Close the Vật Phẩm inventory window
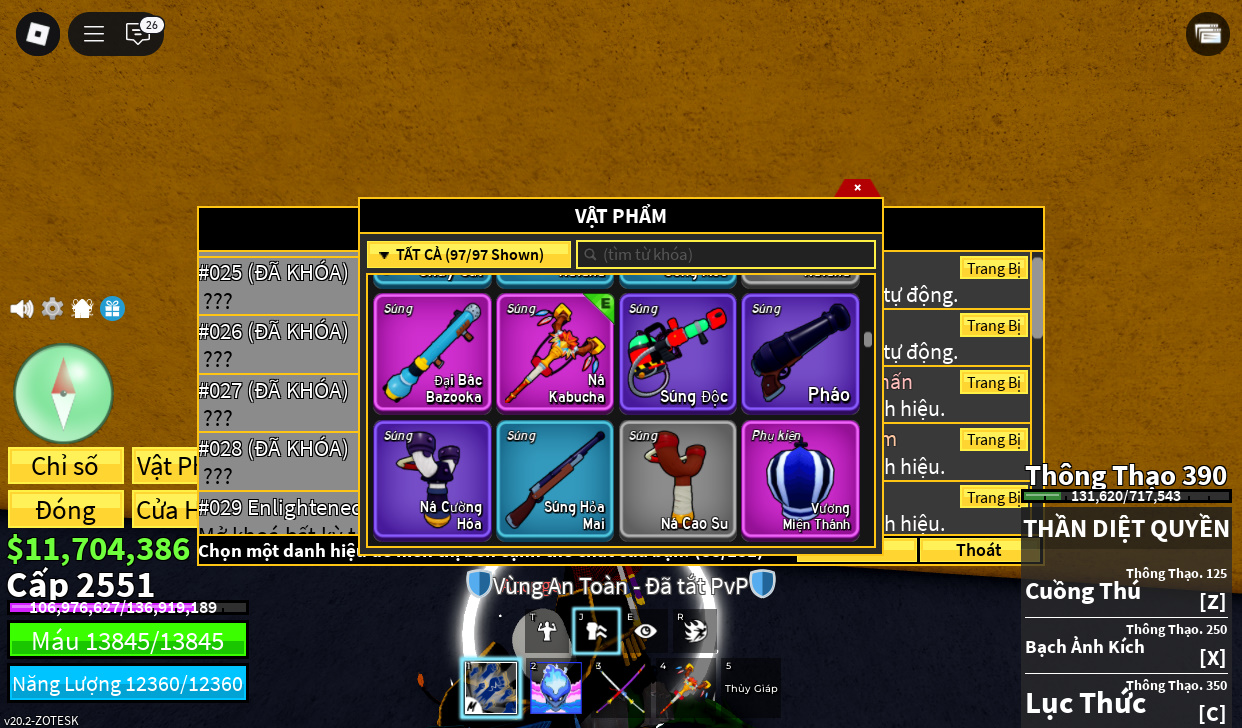 coord(857,187)
